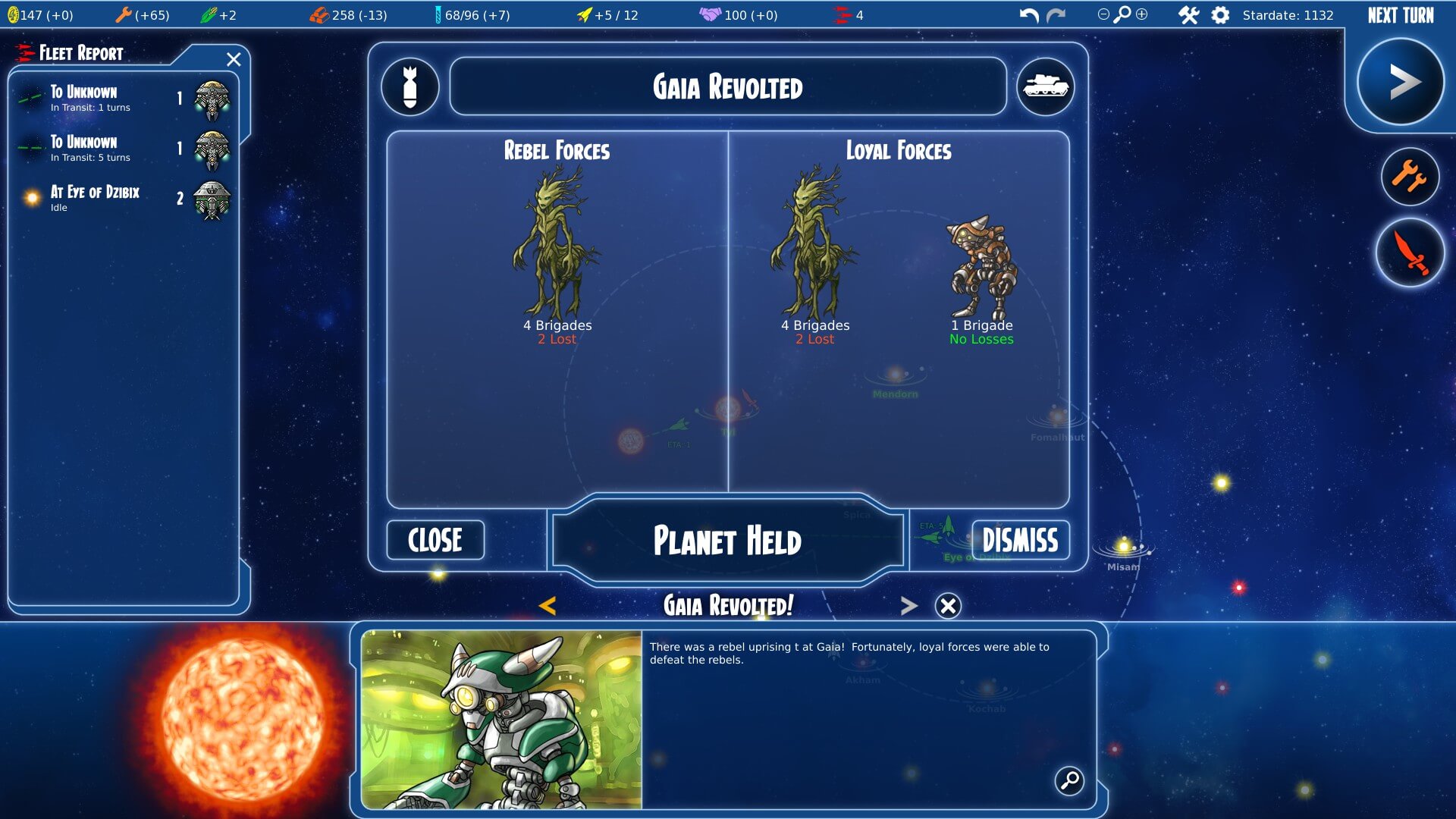Go to the previous event notification
1456x819 pixels.
(x=548, y=605)
